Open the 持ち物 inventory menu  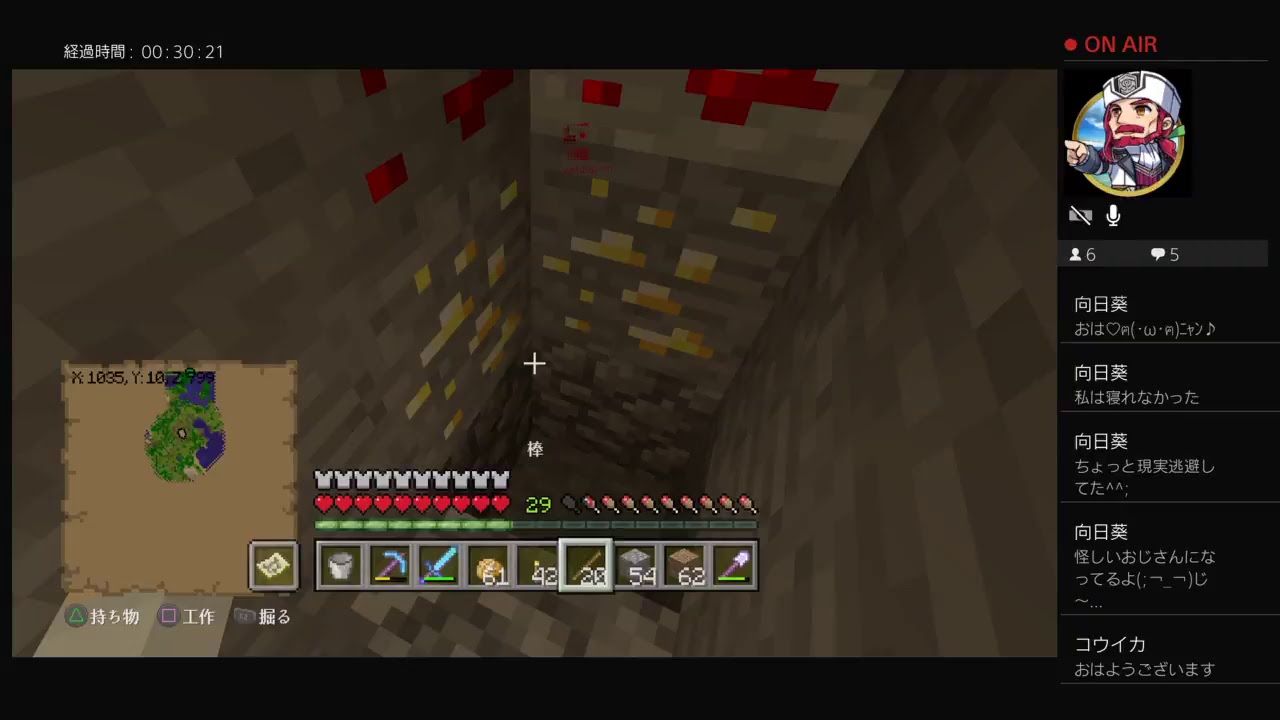tap(103, 616)
